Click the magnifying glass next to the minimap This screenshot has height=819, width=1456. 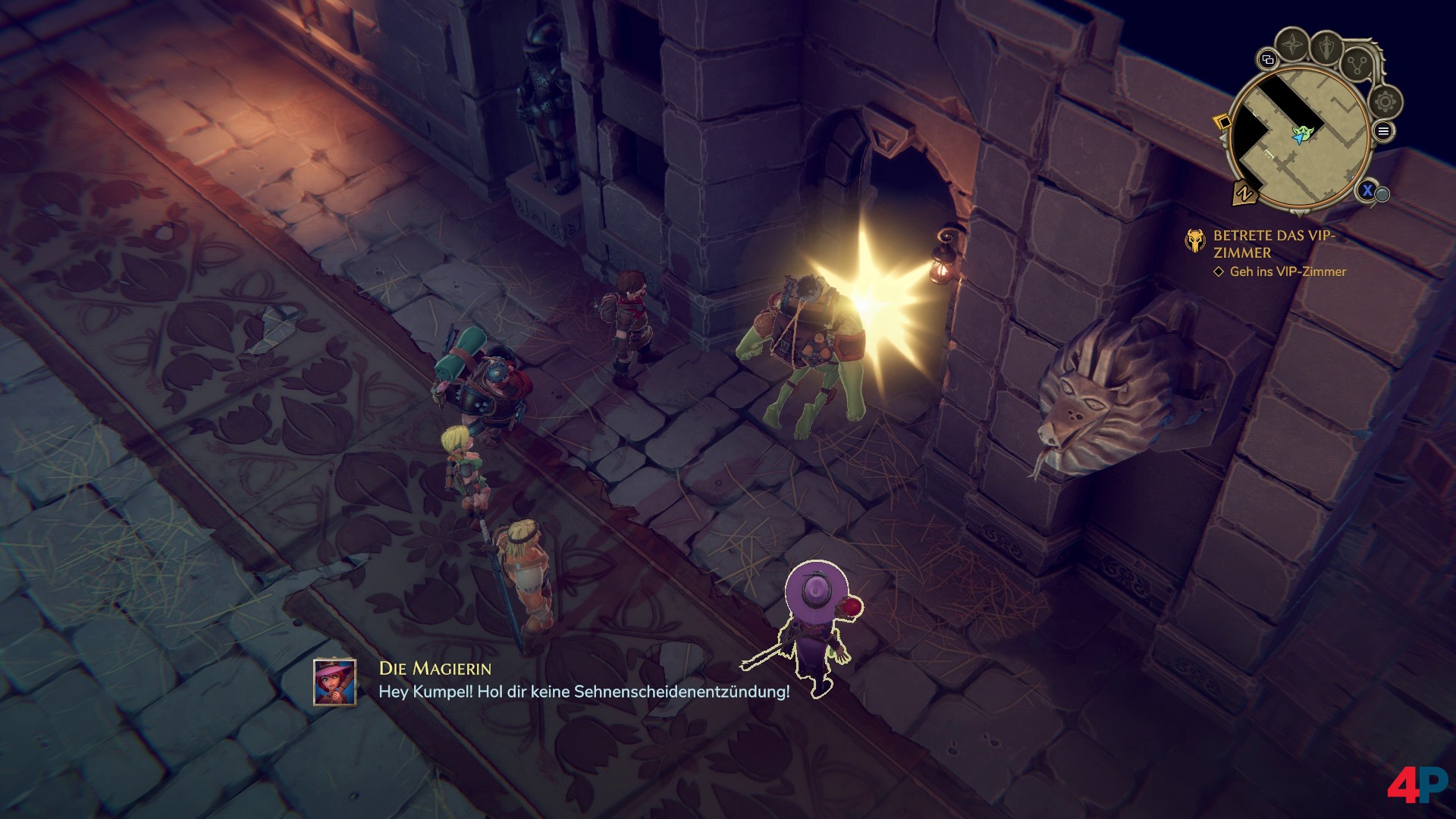tap(1382, 195)
